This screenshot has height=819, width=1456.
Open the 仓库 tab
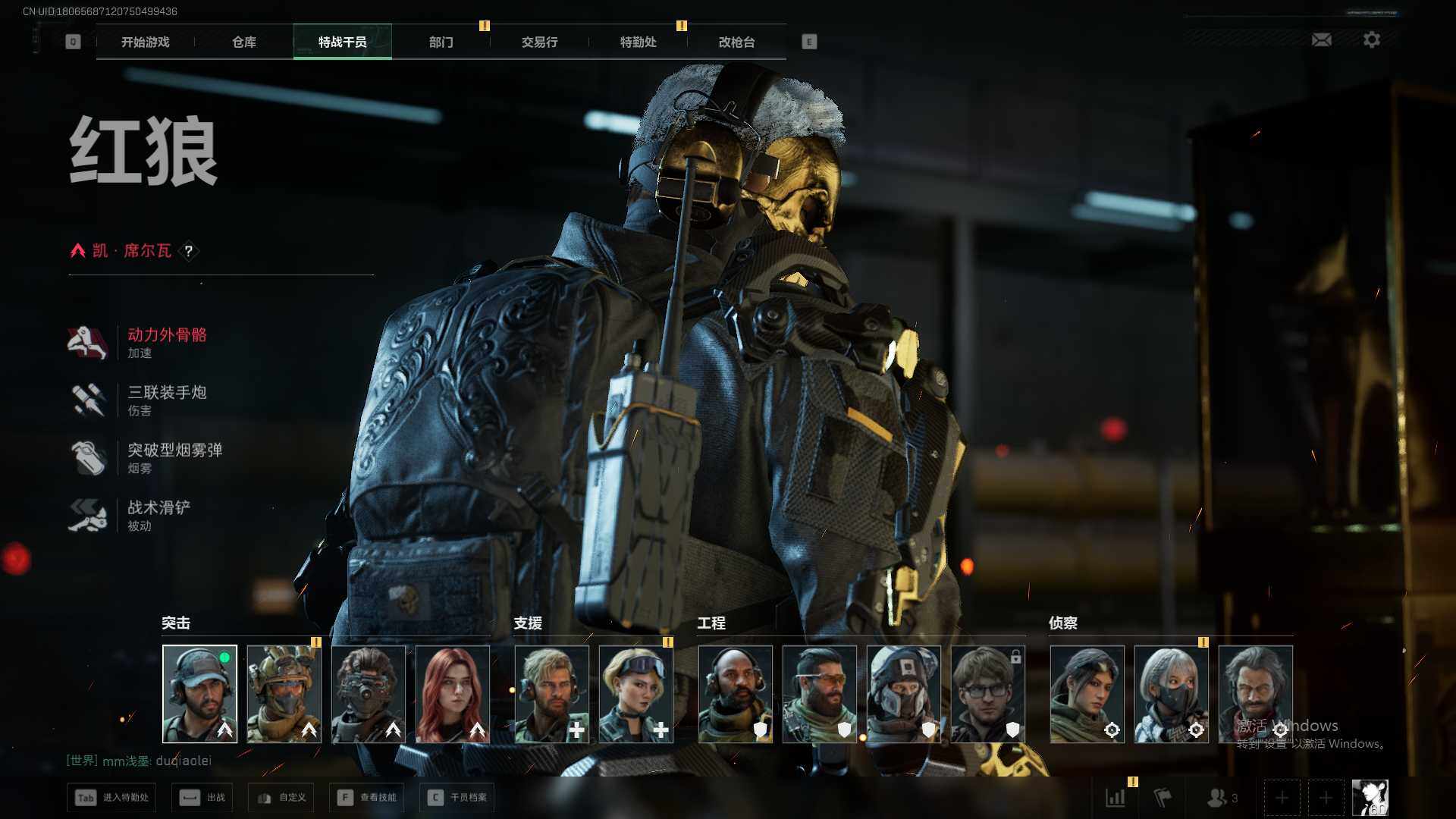pyautogui.click(x=243, y=42)
